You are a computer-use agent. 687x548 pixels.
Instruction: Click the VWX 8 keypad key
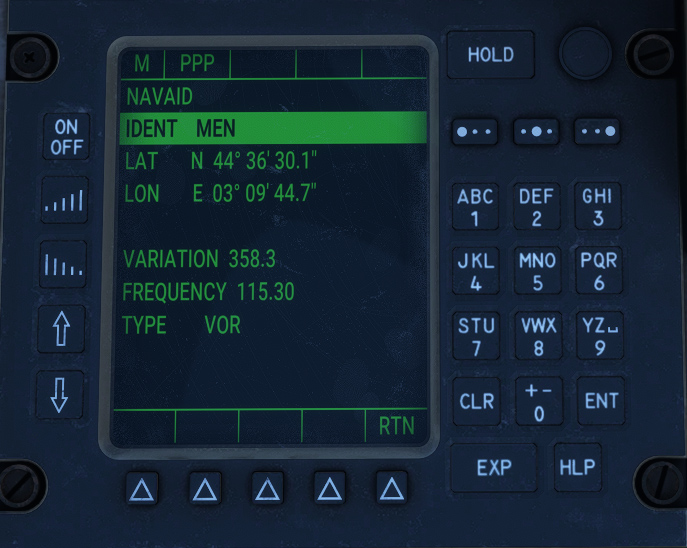(x=537, y=336)
